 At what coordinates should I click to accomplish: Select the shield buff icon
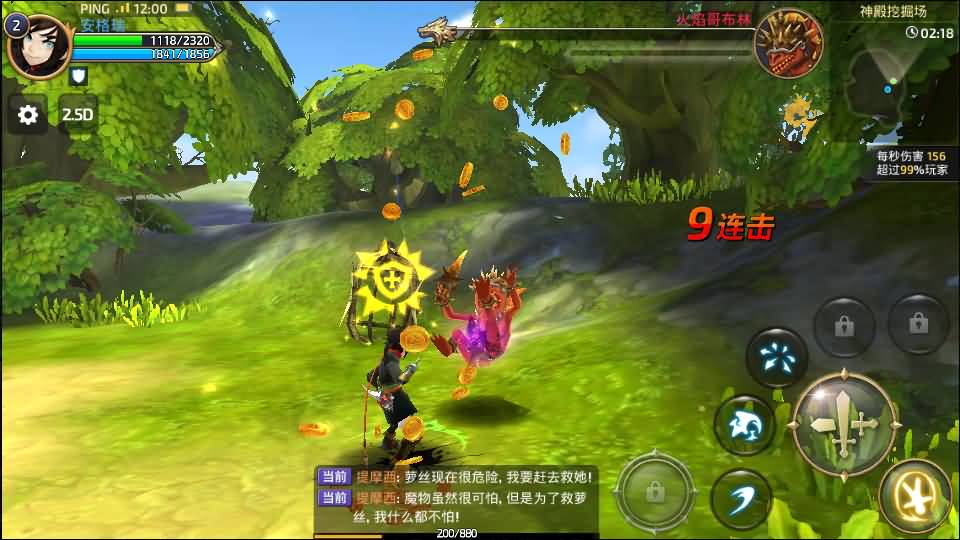point(79,75)
